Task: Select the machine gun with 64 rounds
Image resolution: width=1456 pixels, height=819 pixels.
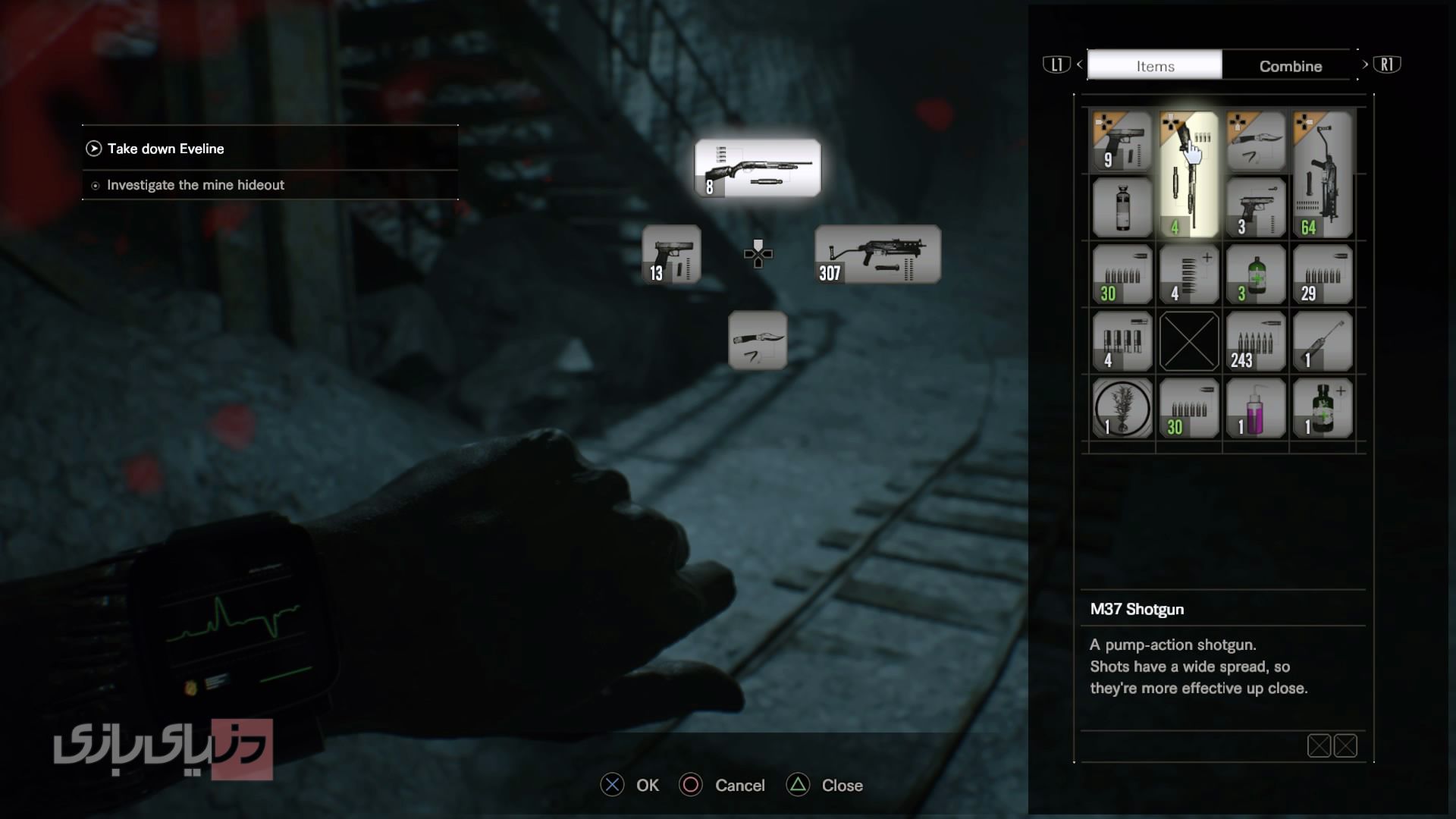Action: click(1322, 174)
